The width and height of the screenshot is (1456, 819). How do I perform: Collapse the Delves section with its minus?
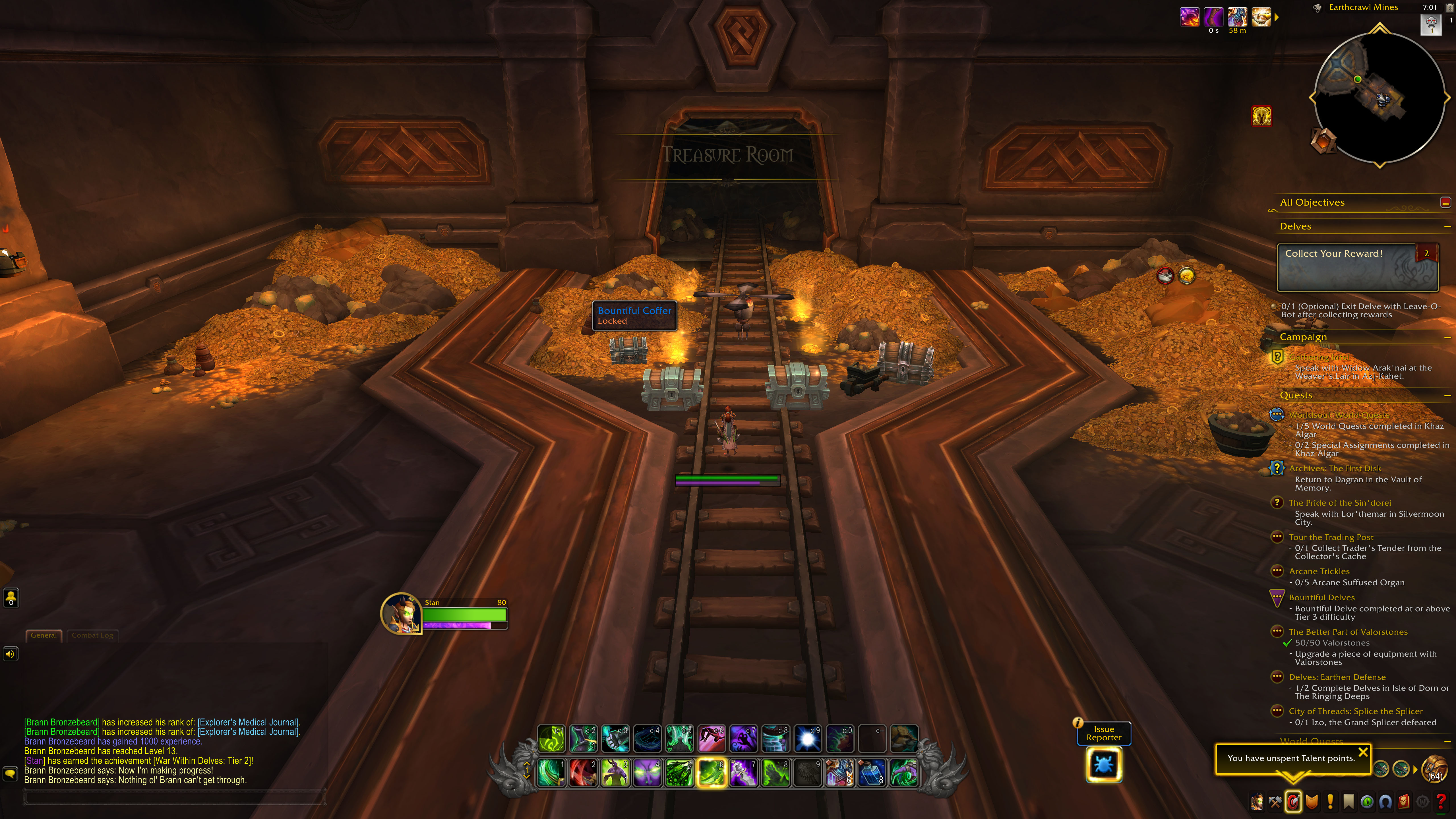click(x=1447, y=226)
